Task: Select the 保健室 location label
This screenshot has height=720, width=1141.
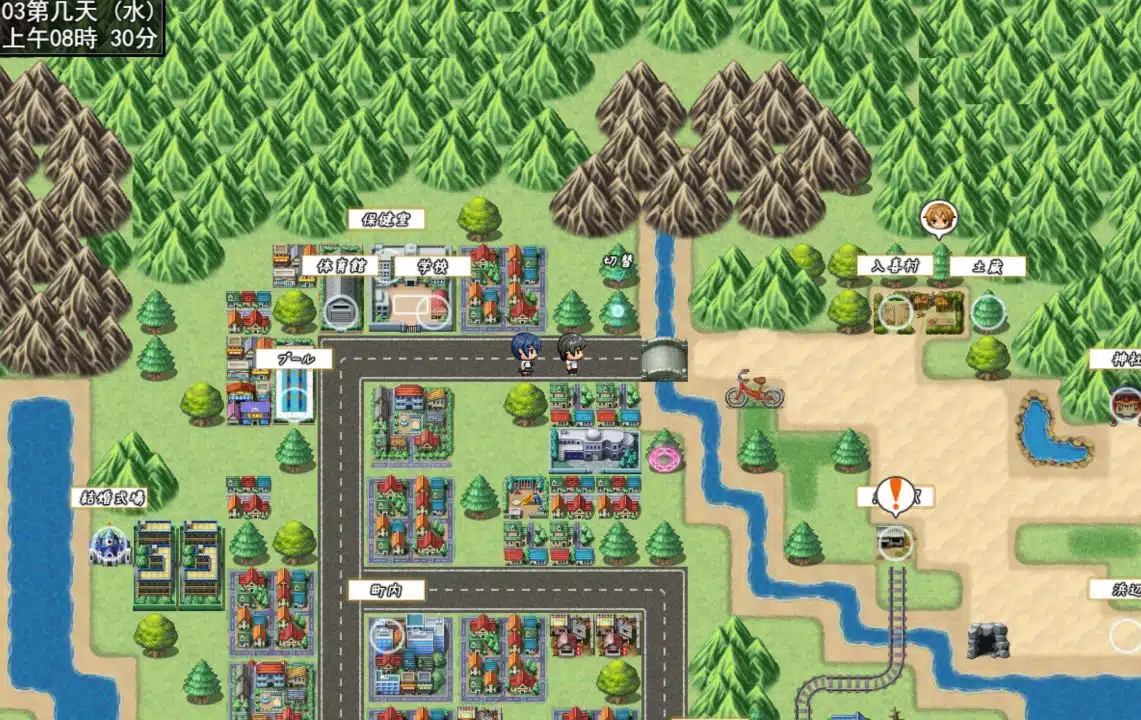Action: click(386, 219)
